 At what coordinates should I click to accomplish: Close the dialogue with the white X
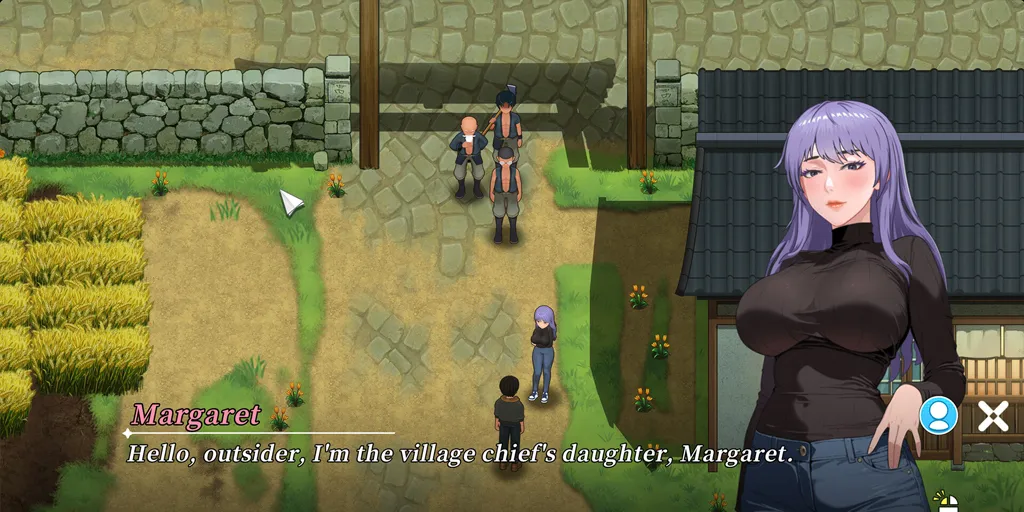click(x=992, y=415)
